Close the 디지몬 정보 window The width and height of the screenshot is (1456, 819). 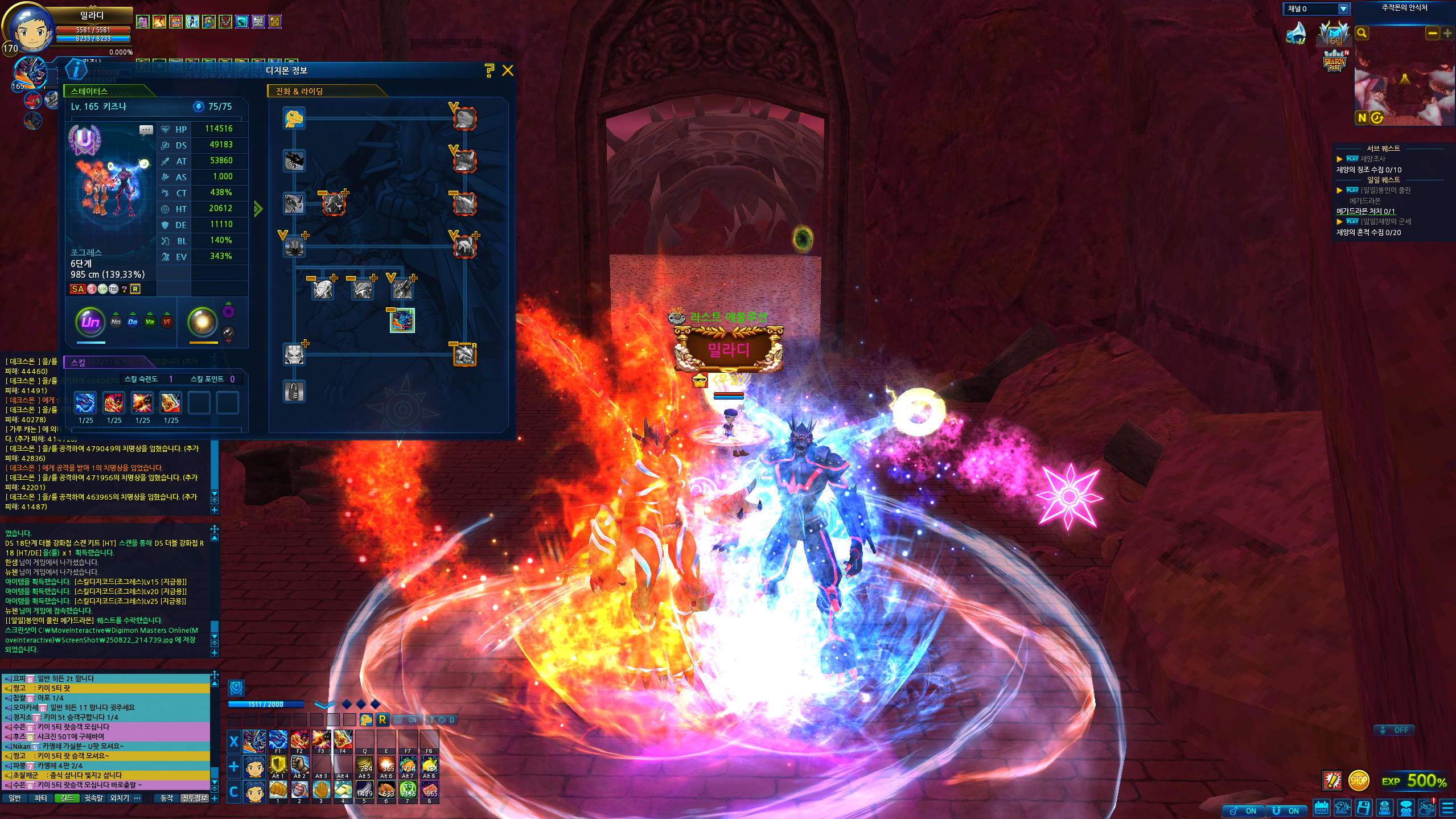508,71
